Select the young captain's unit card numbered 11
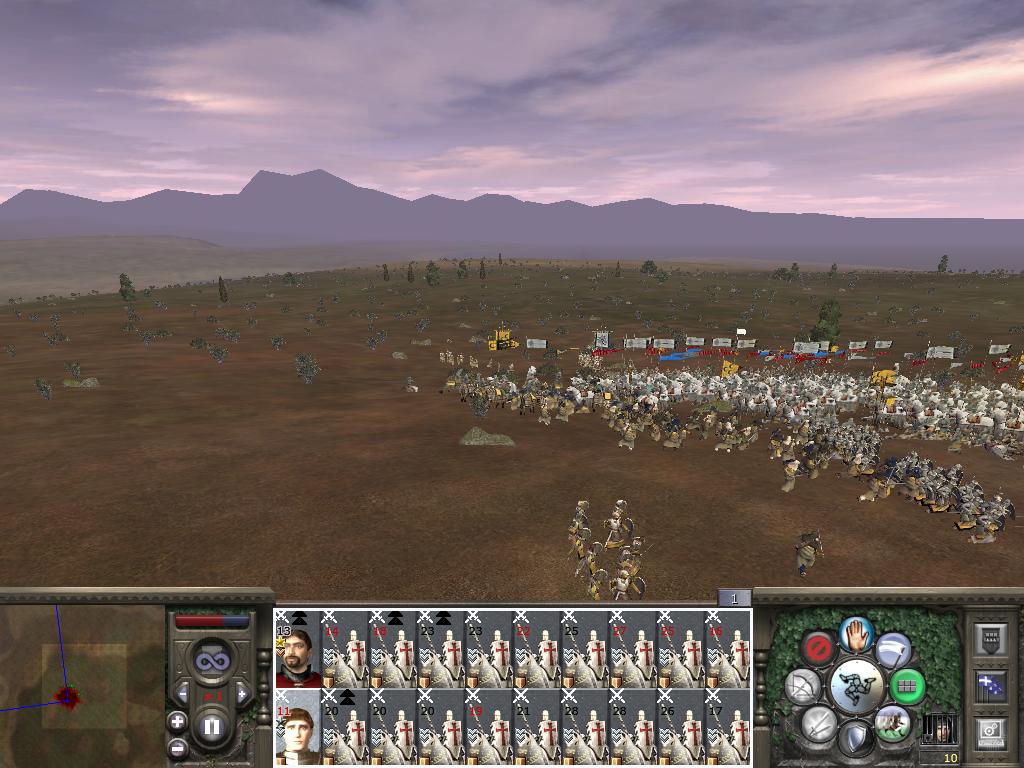Viewport: 1024px width, 768px height. 297,730
